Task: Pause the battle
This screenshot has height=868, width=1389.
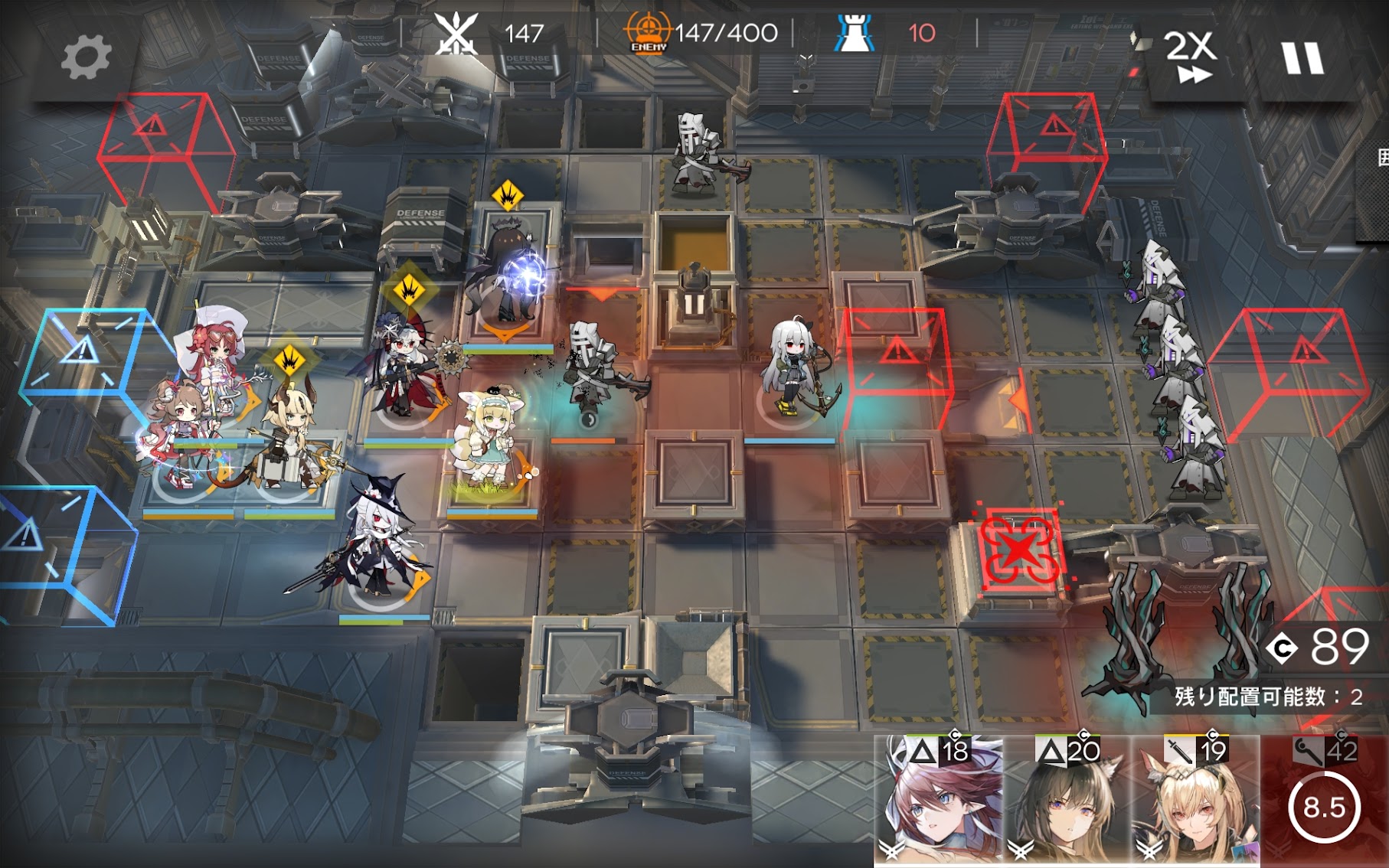Action: pyautogui.click(x=1302, y=58)
